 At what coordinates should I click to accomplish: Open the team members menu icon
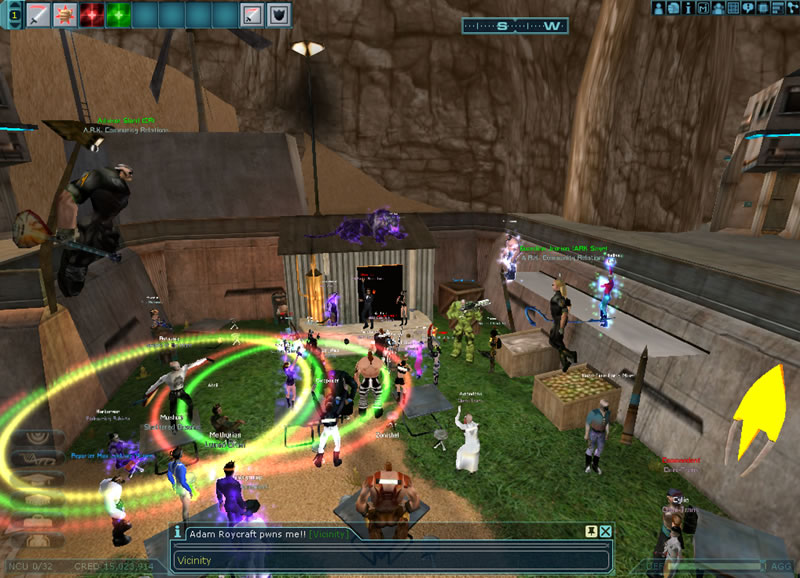(719, 8)
